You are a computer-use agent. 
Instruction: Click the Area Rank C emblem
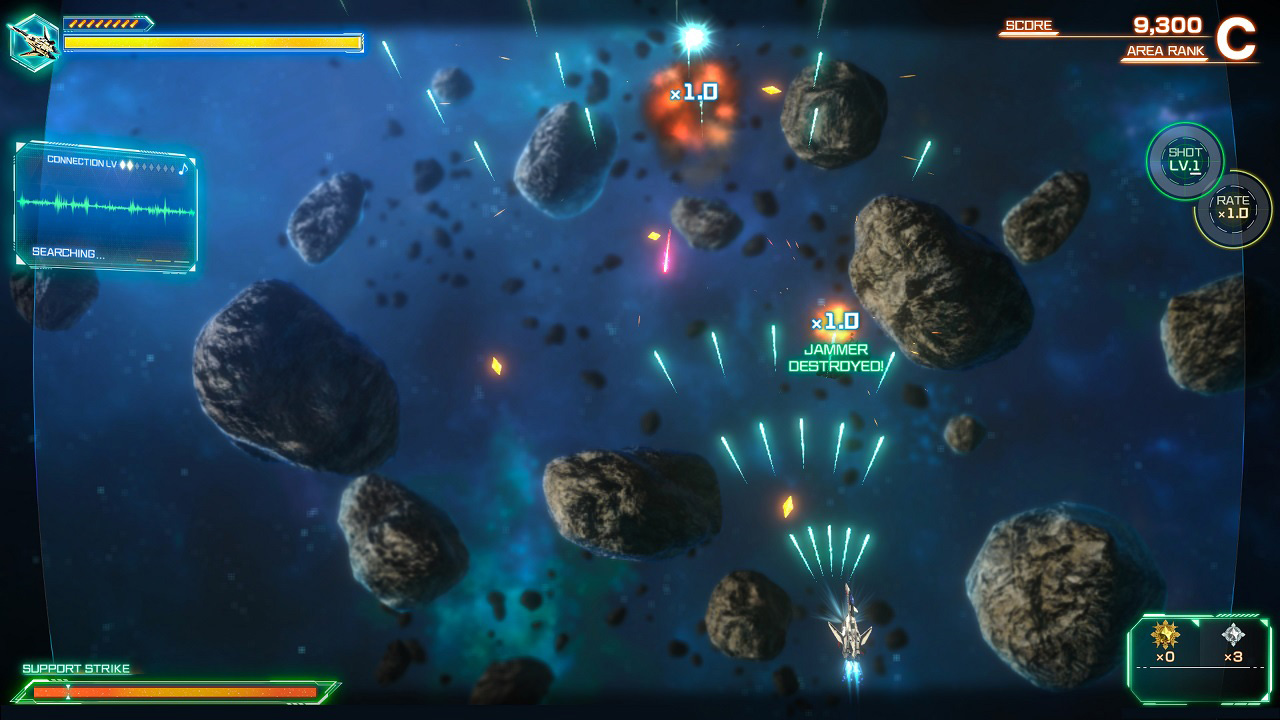[1236, 38]
